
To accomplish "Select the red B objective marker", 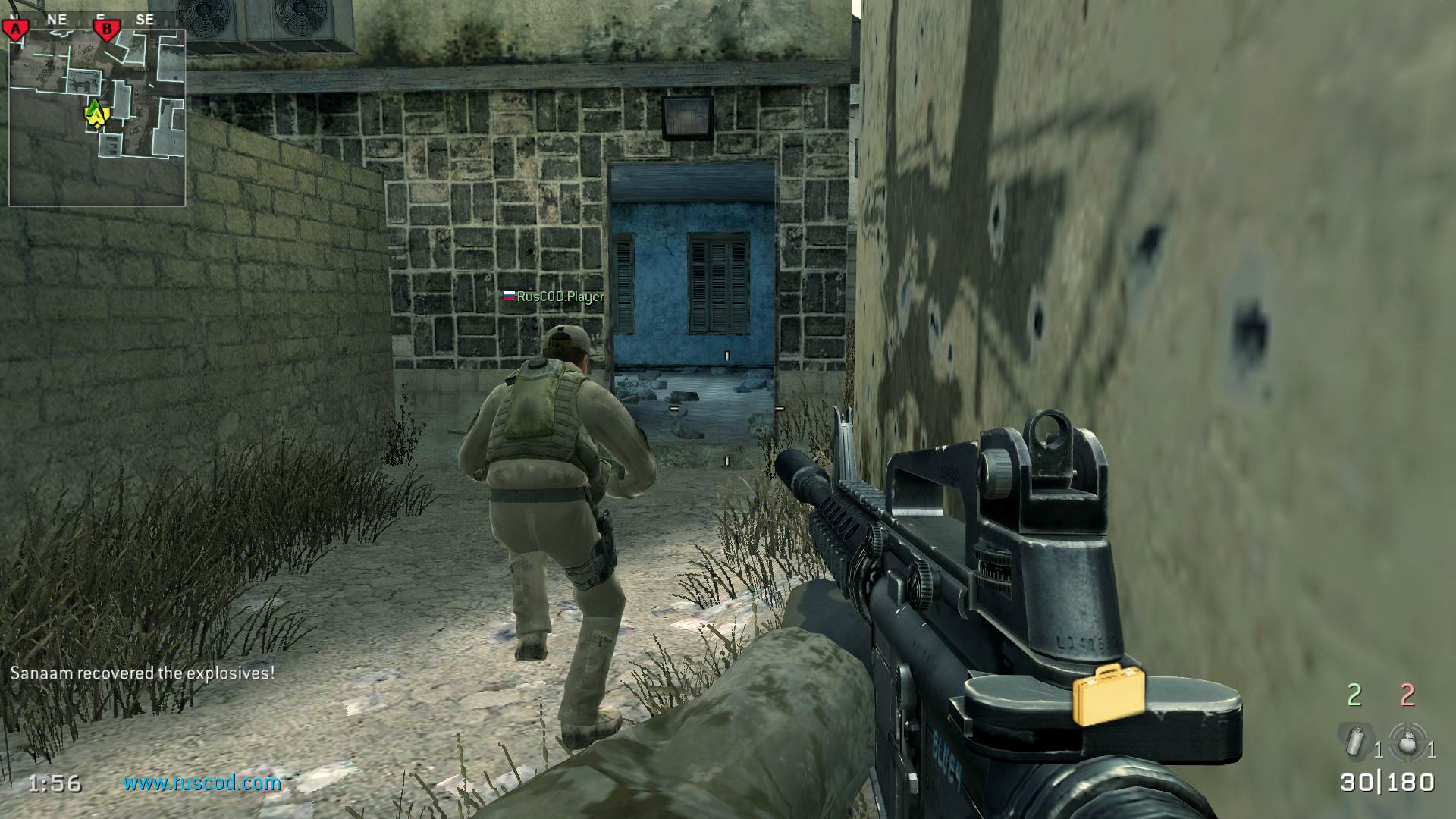I will pos(107,30).
